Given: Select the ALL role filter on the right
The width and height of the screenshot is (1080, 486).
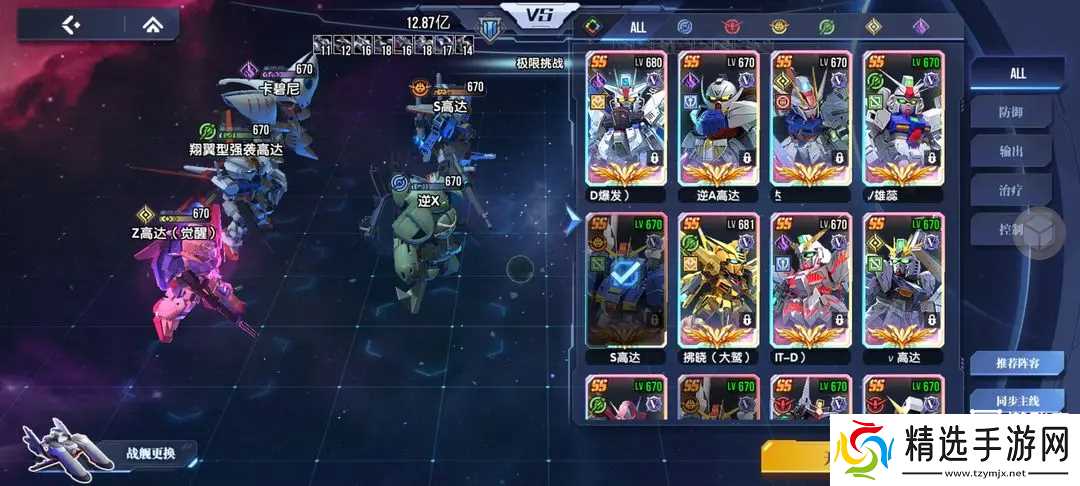Looking at the screenshot, I should [x=1017, y=73].
